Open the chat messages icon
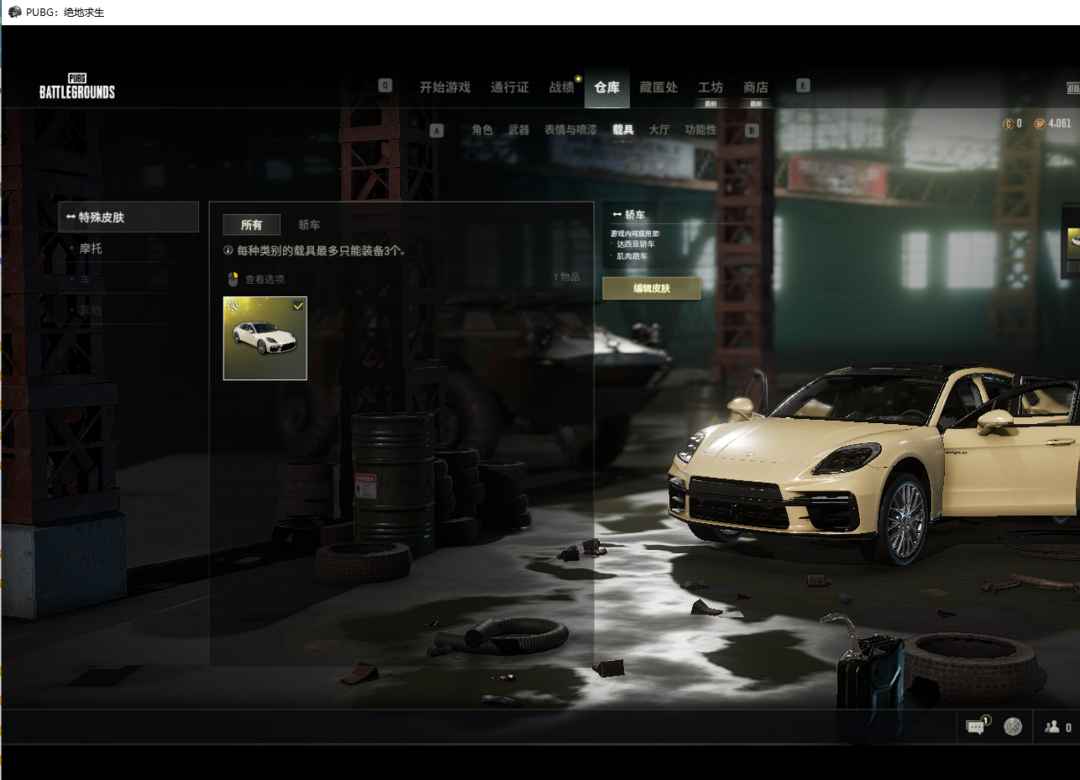 (975, 727)
